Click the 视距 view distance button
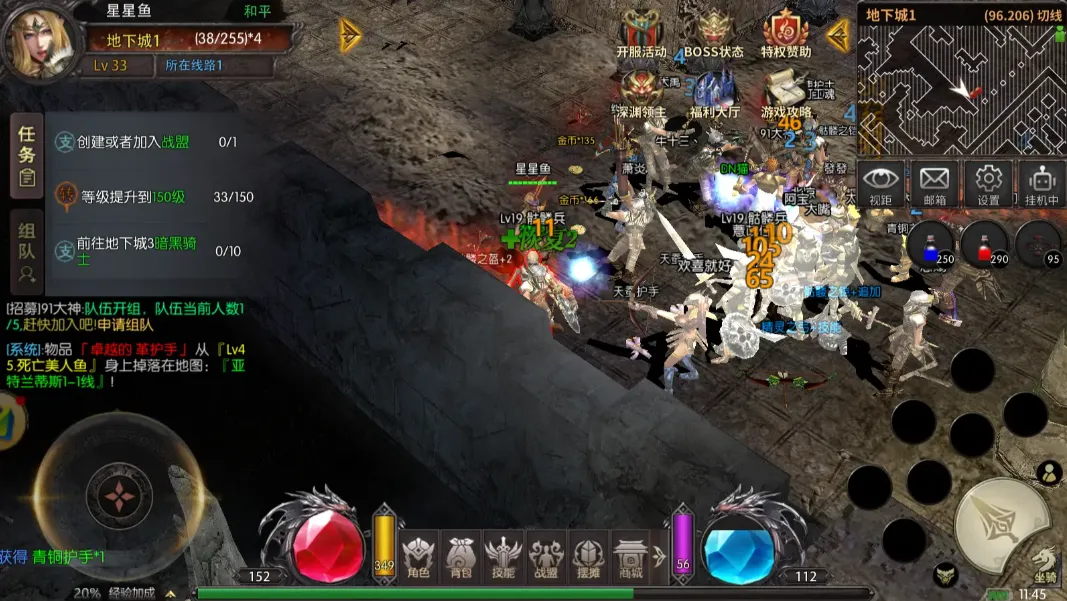 881,183
